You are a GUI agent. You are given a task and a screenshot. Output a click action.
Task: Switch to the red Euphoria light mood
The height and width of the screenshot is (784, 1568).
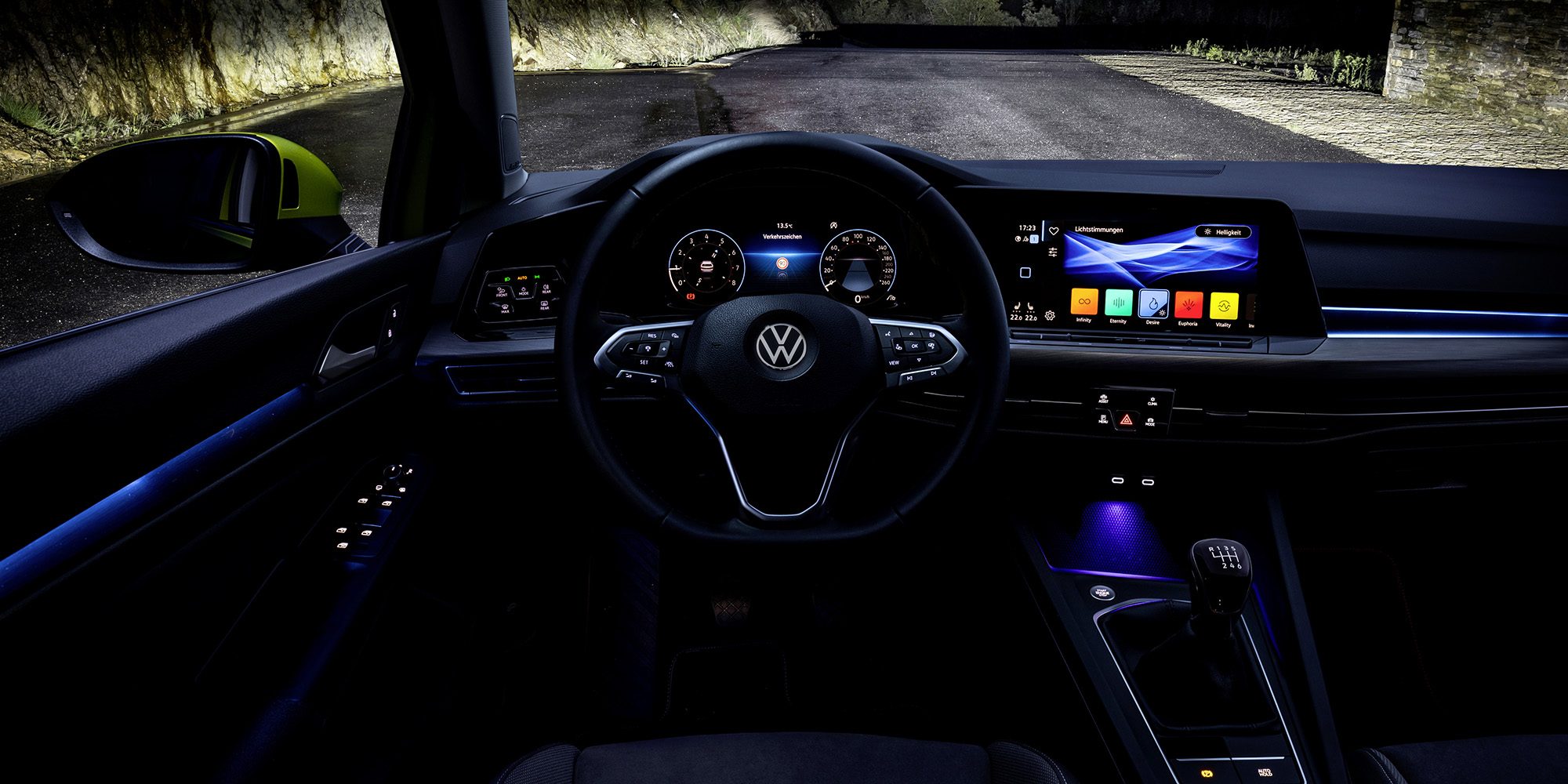point(1189,305)
